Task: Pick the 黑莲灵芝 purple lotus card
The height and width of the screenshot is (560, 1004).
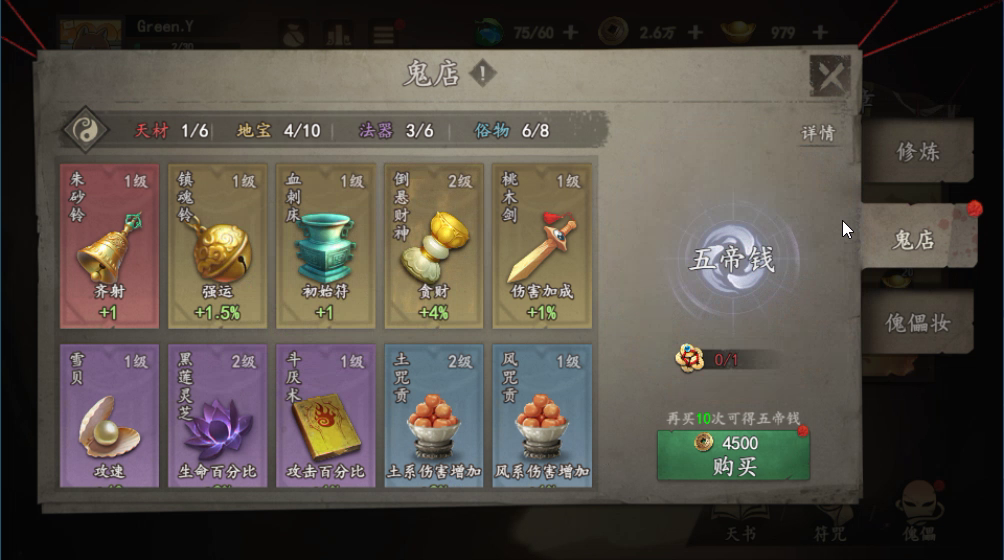Action: (x=217, y=416)
